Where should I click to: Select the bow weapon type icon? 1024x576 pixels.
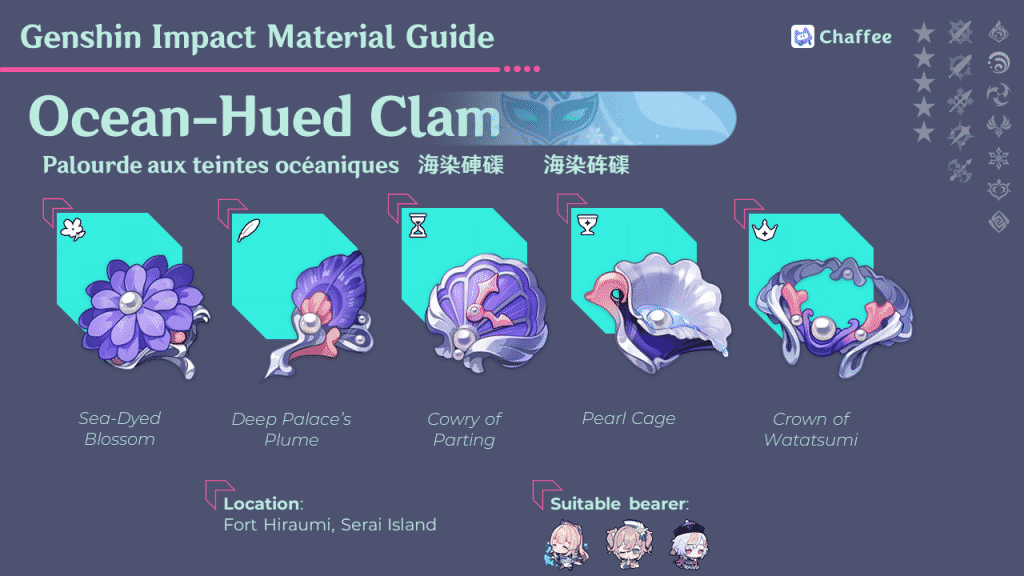pyautogui.click(x=960, y=170)
